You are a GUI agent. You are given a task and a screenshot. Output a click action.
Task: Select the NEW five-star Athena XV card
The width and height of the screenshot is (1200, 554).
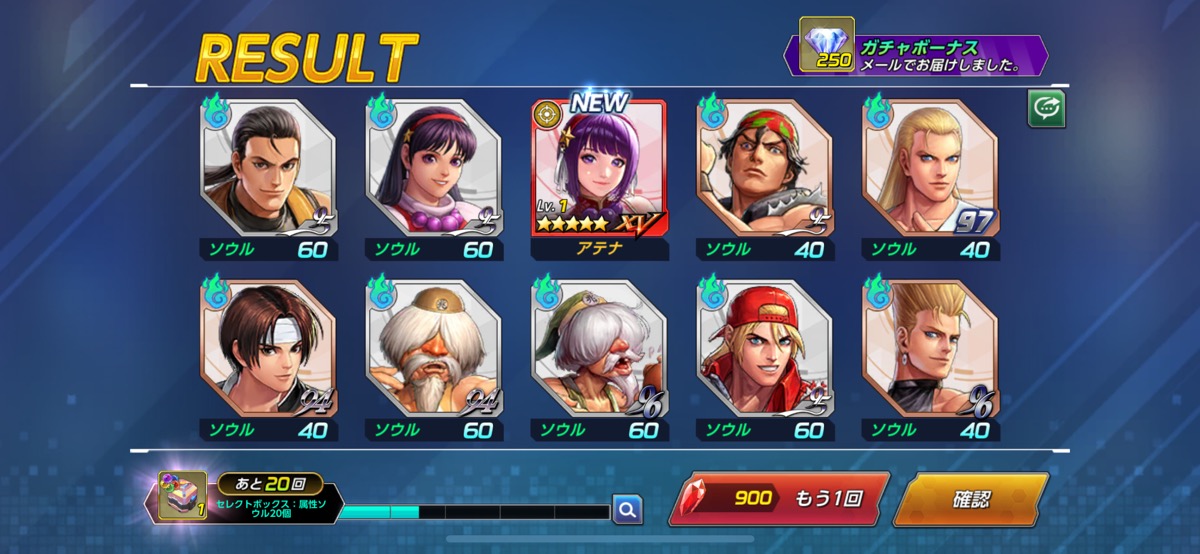[x=598, y=170]
